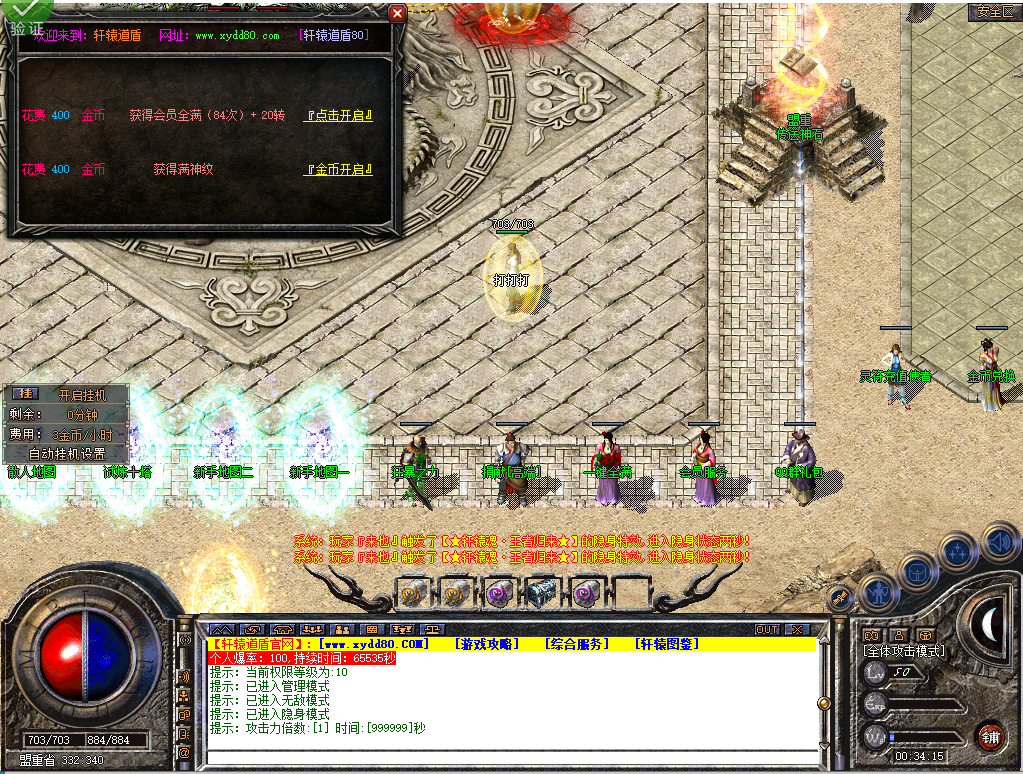Select the silver treasure chest hotbar slot
Screen dimensions: 1023x774
click(541, 593)
